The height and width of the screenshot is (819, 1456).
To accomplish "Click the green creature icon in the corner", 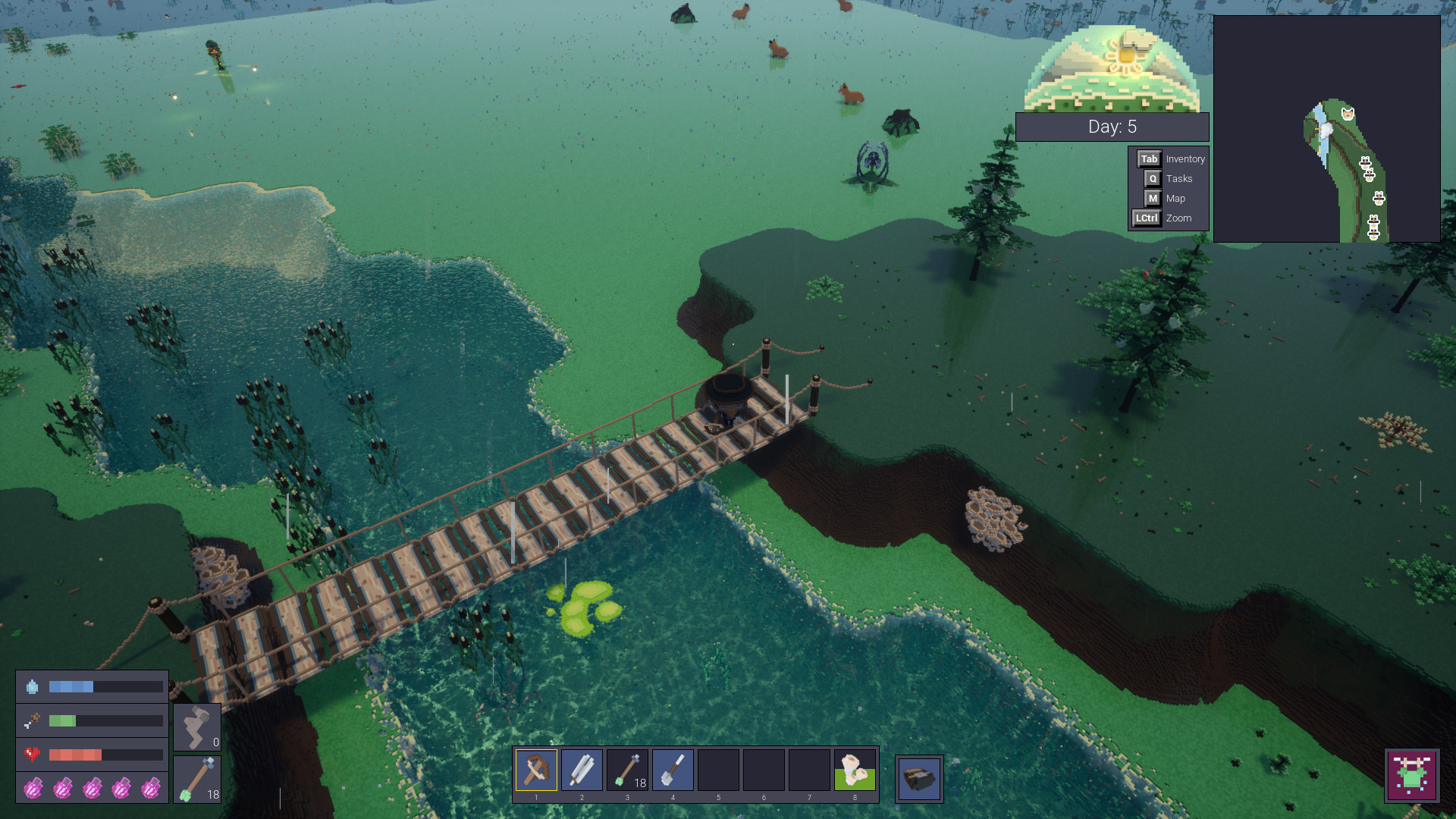I will coord(1411,775).
